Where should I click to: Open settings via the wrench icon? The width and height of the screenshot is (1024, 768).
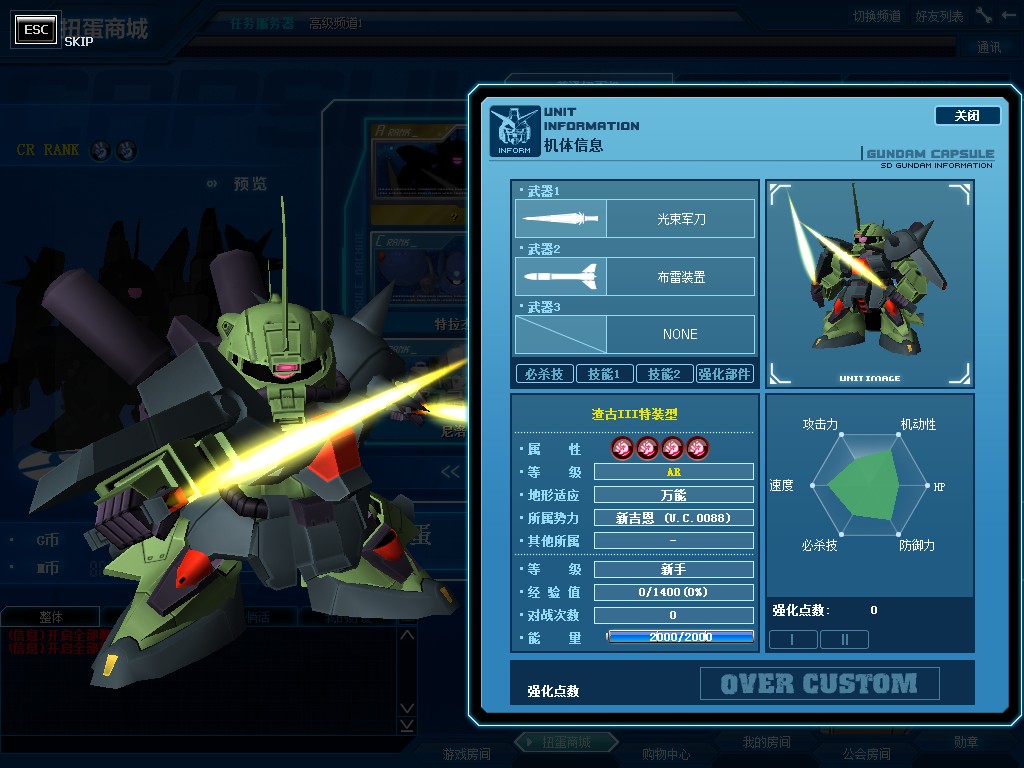tap(984, 15)
